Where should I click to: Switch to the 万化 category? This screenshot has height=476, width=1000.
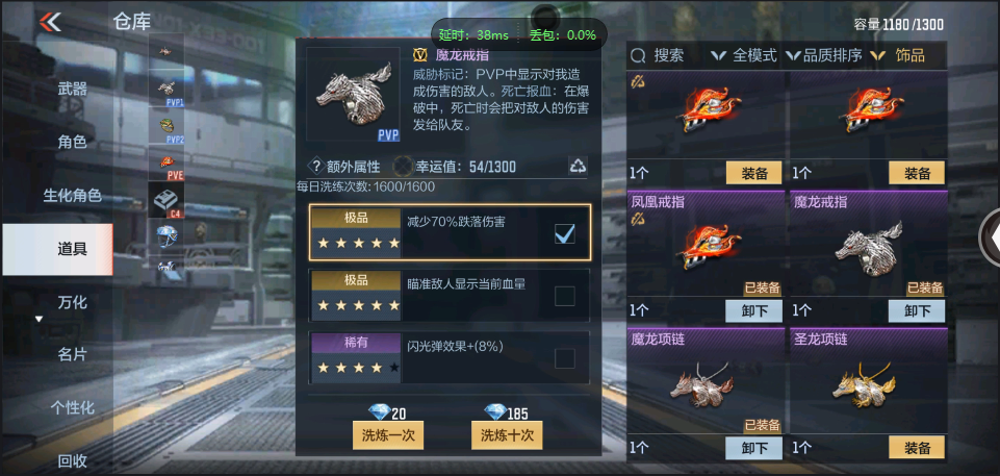point(72,302)
